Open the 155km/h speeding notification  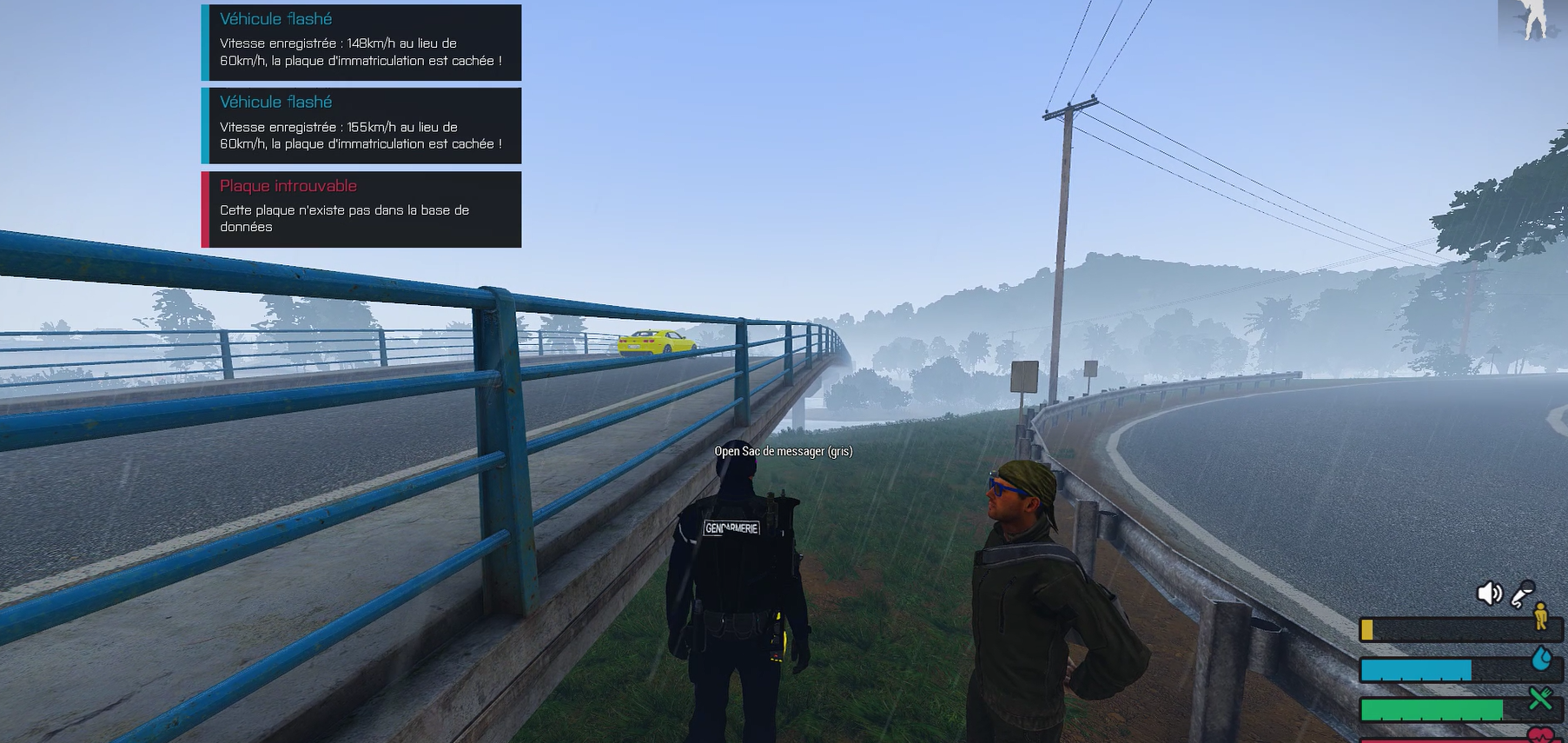[x=361, y=126]
